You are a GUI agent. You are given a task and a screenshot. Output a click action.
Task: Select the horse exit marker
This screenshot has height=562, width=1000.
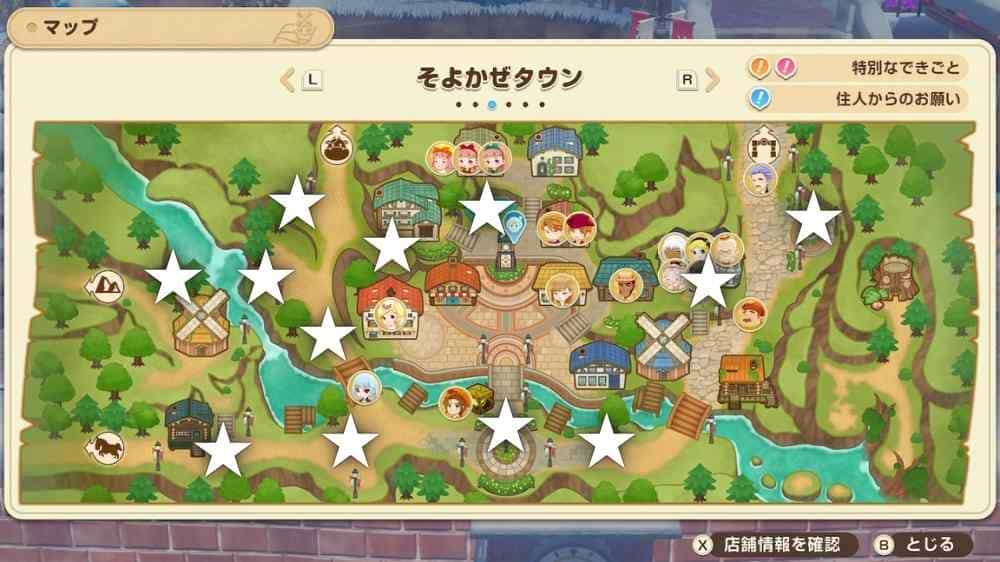coord(106,446)
